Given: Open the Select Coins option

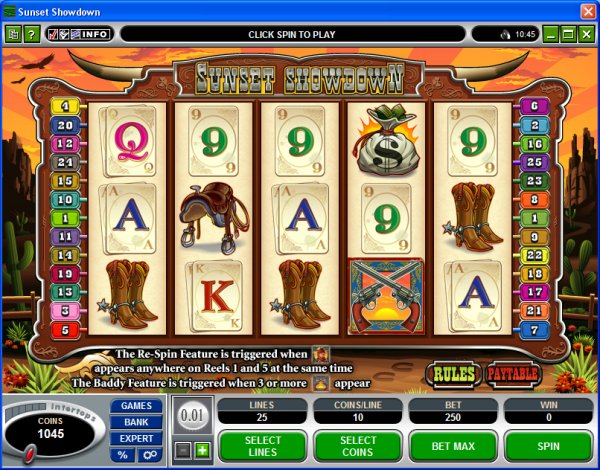Looking at the screenshot, I should (x=358, y=446).
